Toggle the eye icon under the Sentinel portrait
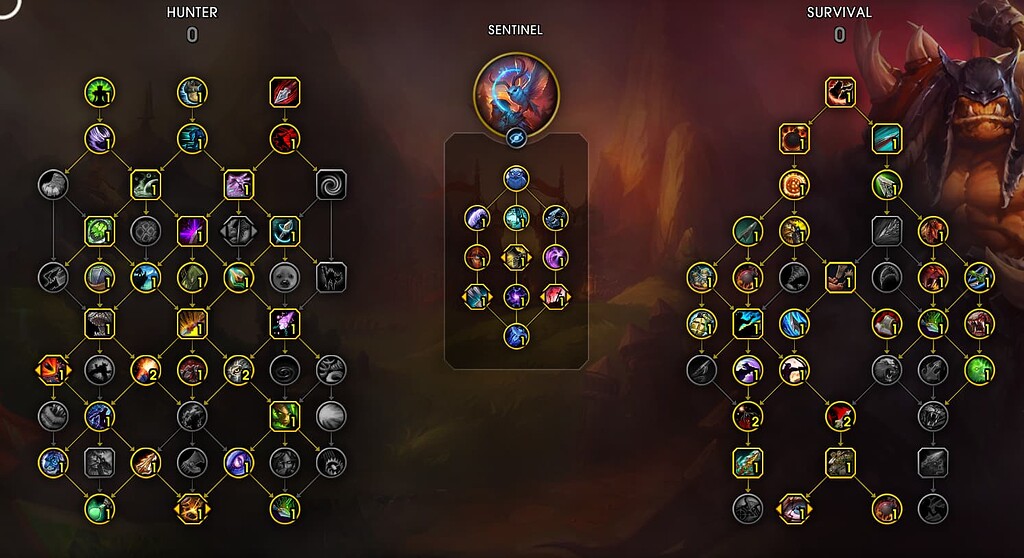This screenshot has height=558, width=1024. point(516,139)
